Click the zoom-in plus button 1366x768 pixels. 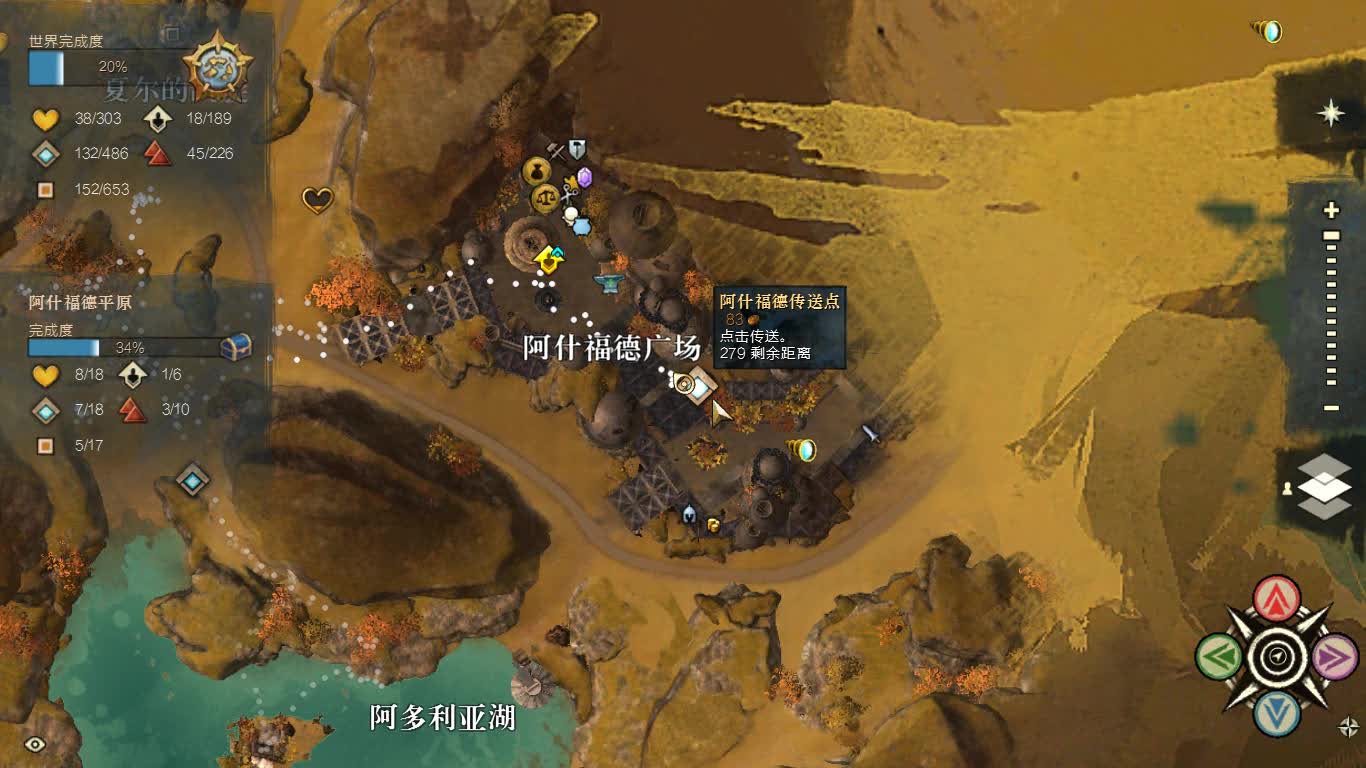click(1331, 212)
